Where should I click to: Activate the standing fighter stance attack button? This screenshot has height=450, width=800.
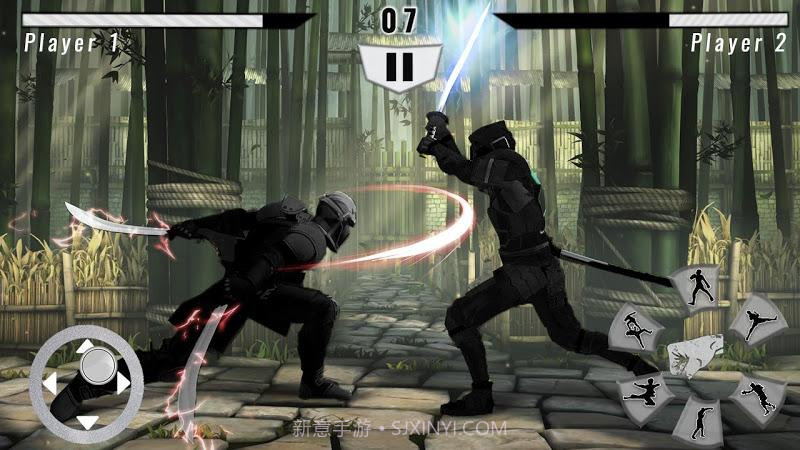tap(695, 287)
